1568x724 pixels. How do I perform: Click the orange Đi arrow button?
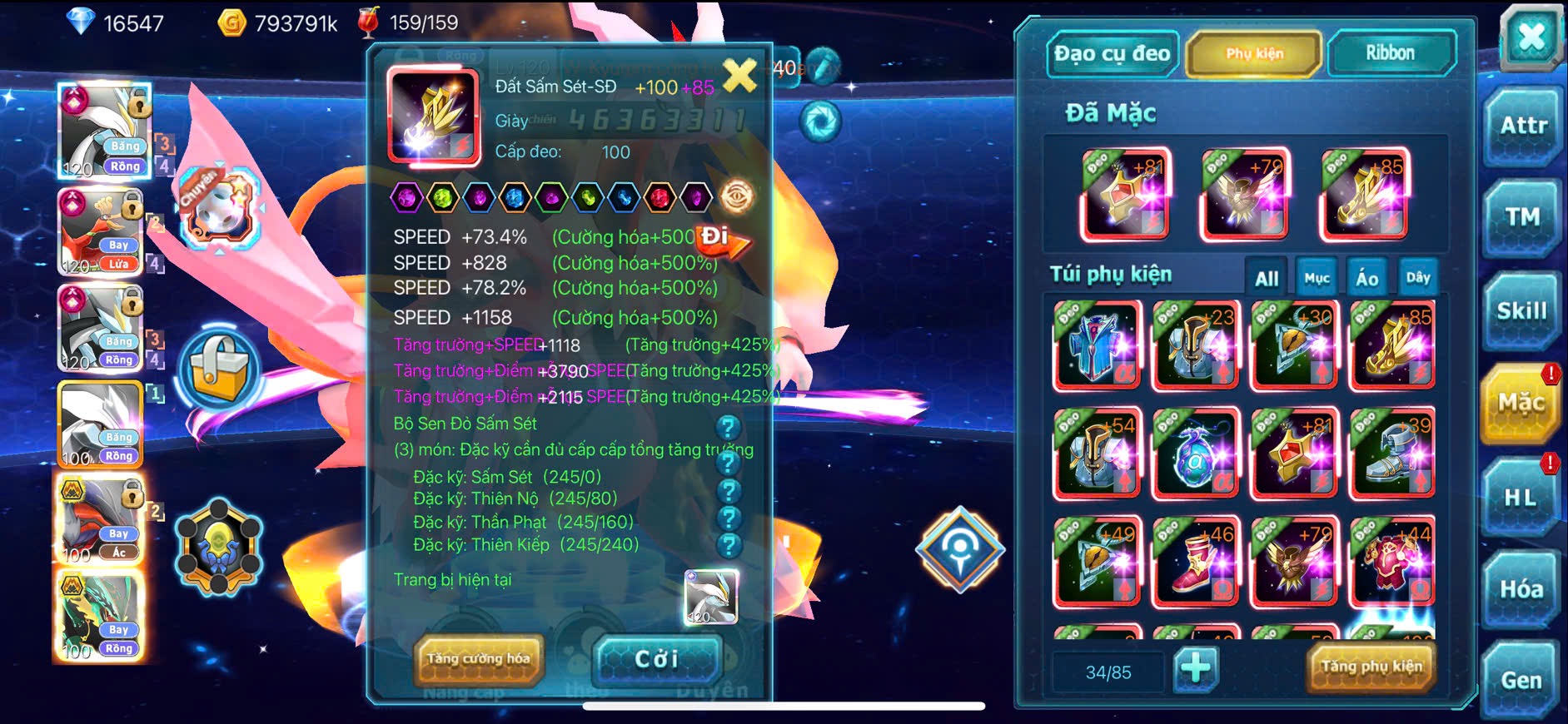[721, 241]
